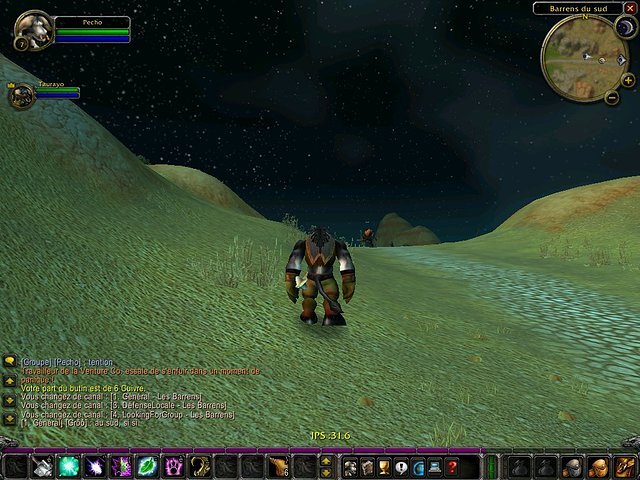This screenshot has height=480, width=640.
Task: Zoom out the minimap with minus button
Action: (612, 99)
